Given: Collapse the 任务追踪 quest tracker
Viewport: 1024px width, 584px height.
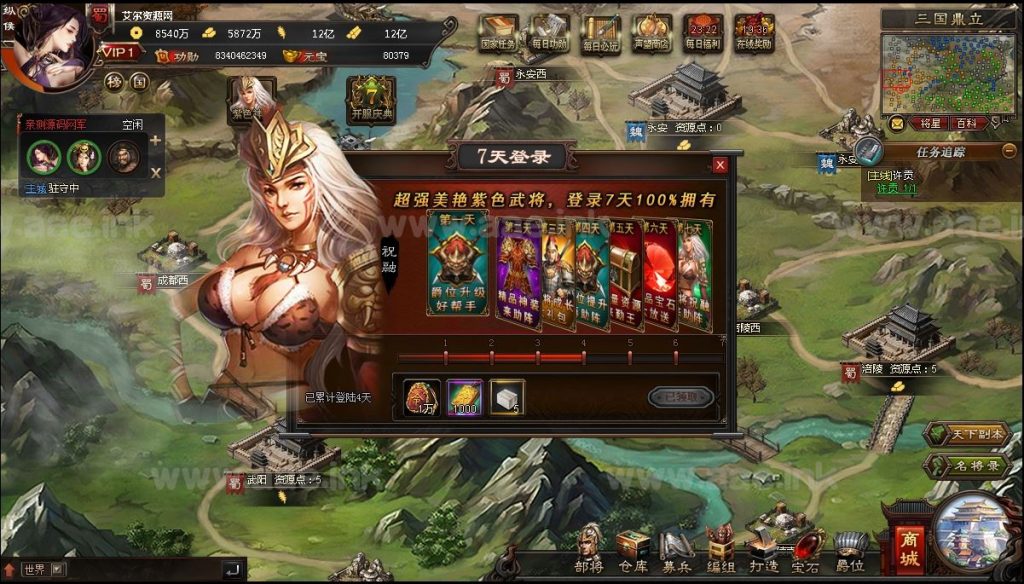Looking at the screenshot, I should pos(1009,151).
